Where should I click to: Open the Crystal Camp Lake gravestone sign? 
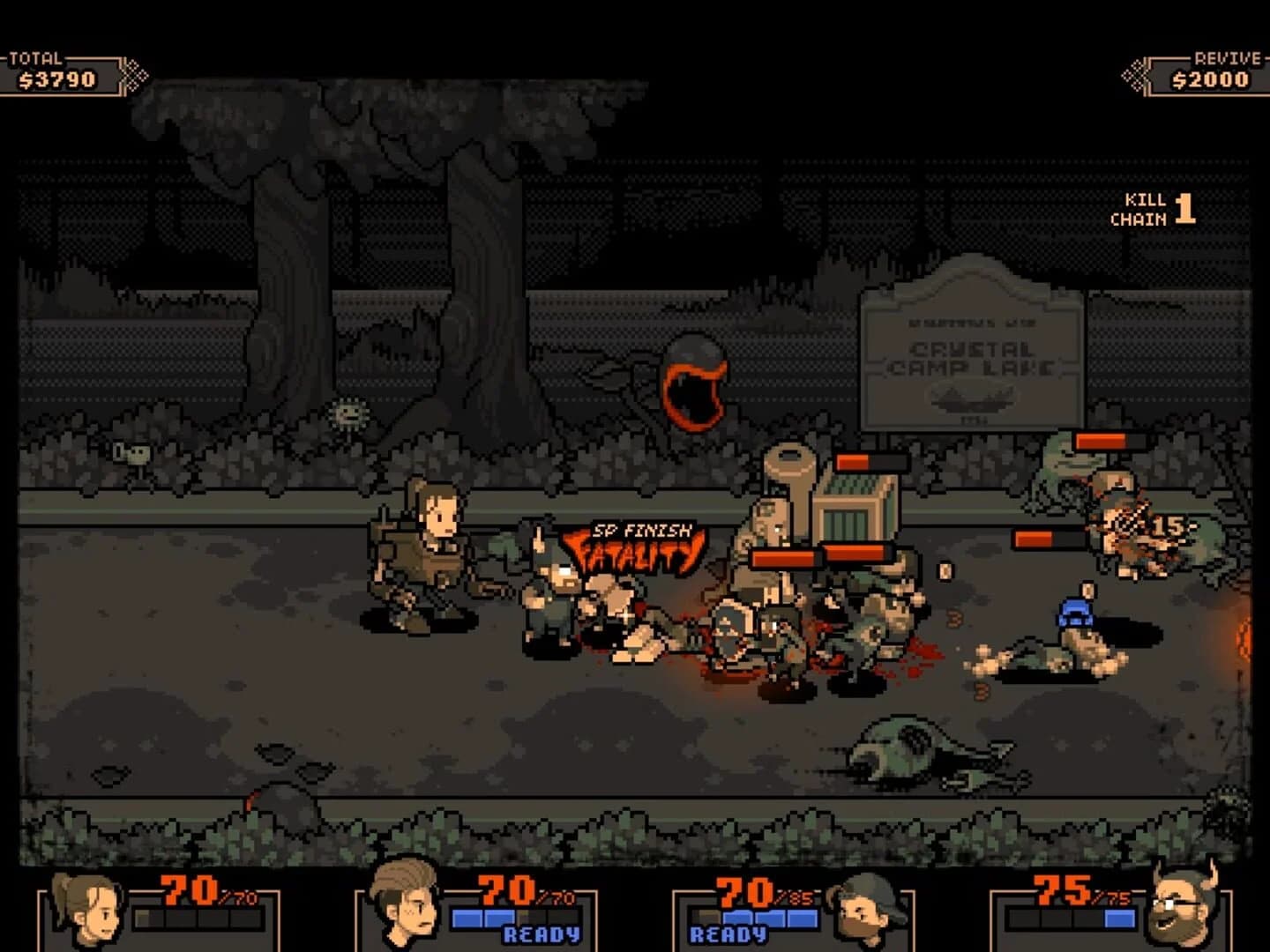click(x=975, y=353)
